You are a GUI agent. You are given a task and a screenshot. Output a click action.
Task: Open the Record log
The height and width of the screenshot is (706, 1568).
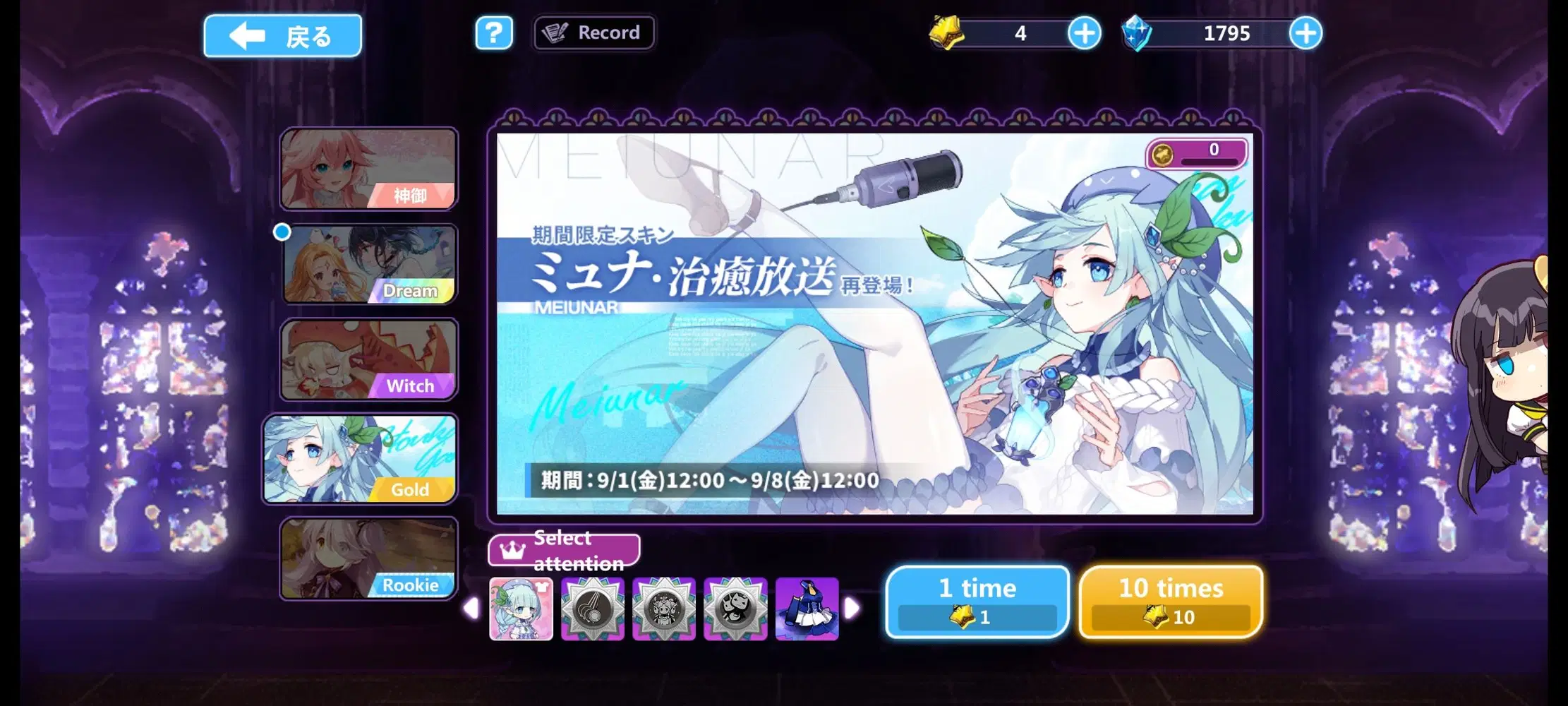pyautogui.click(x=593, y=32)
